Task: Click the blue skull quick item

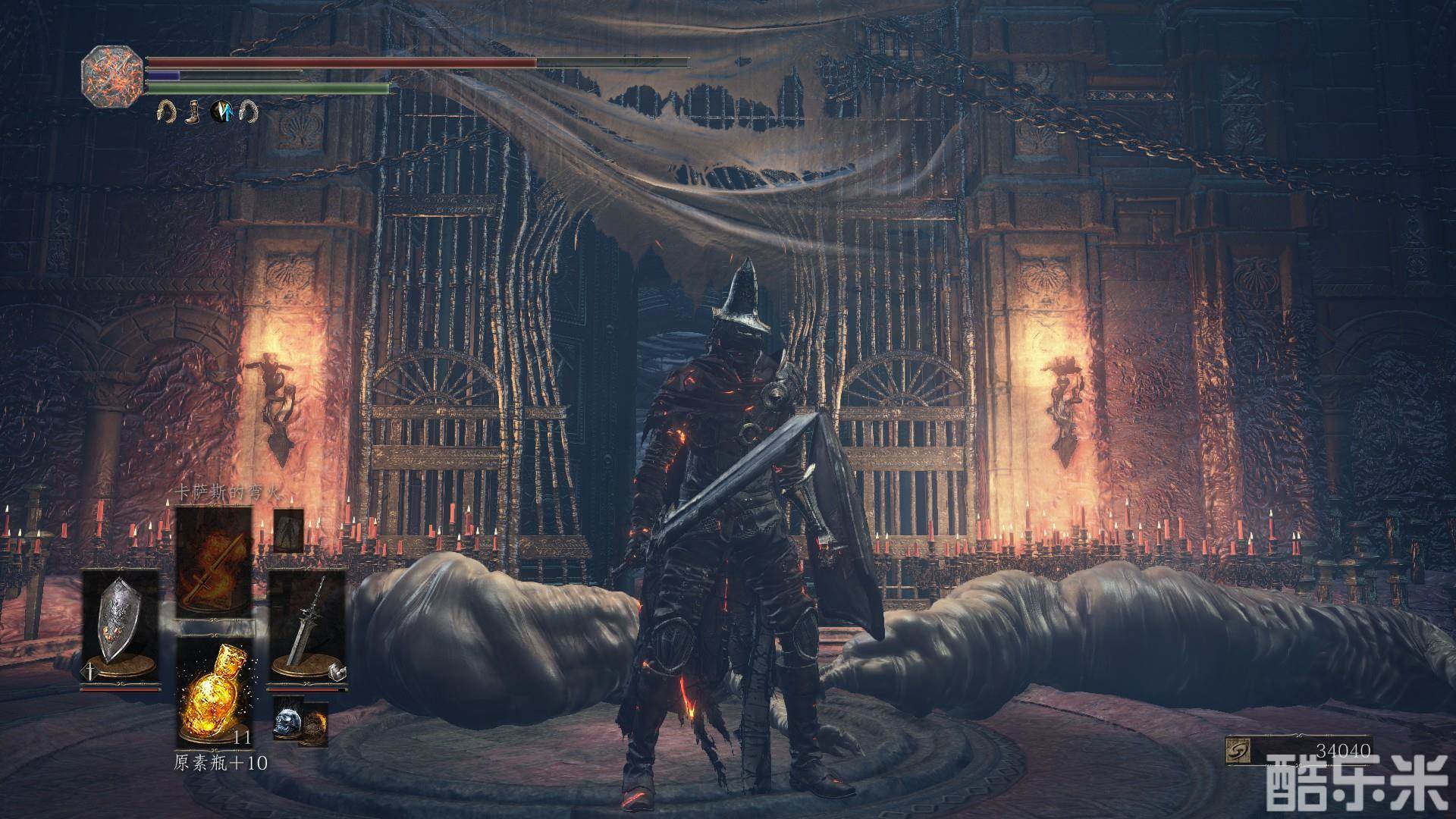Action: click(x=287, y=720)
